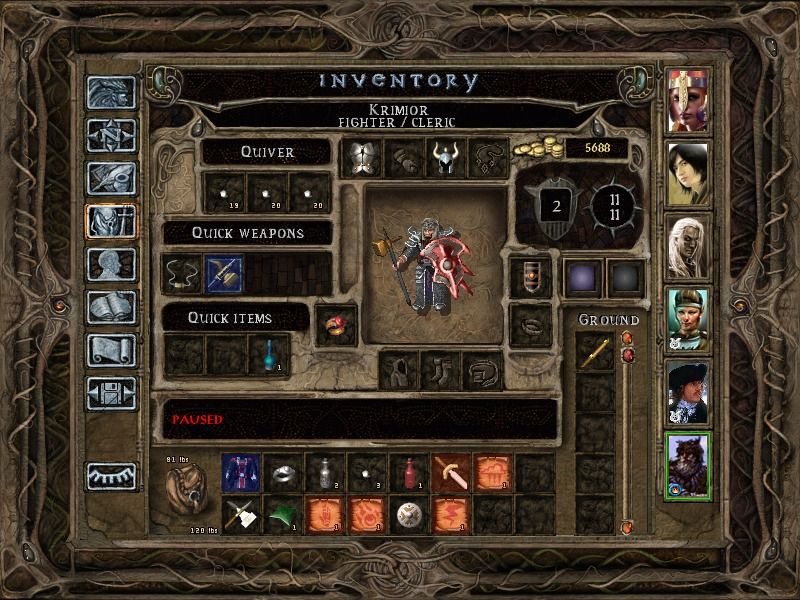Select the sling quick weapon slot
800x600 pixels.
tap(182, 274)
